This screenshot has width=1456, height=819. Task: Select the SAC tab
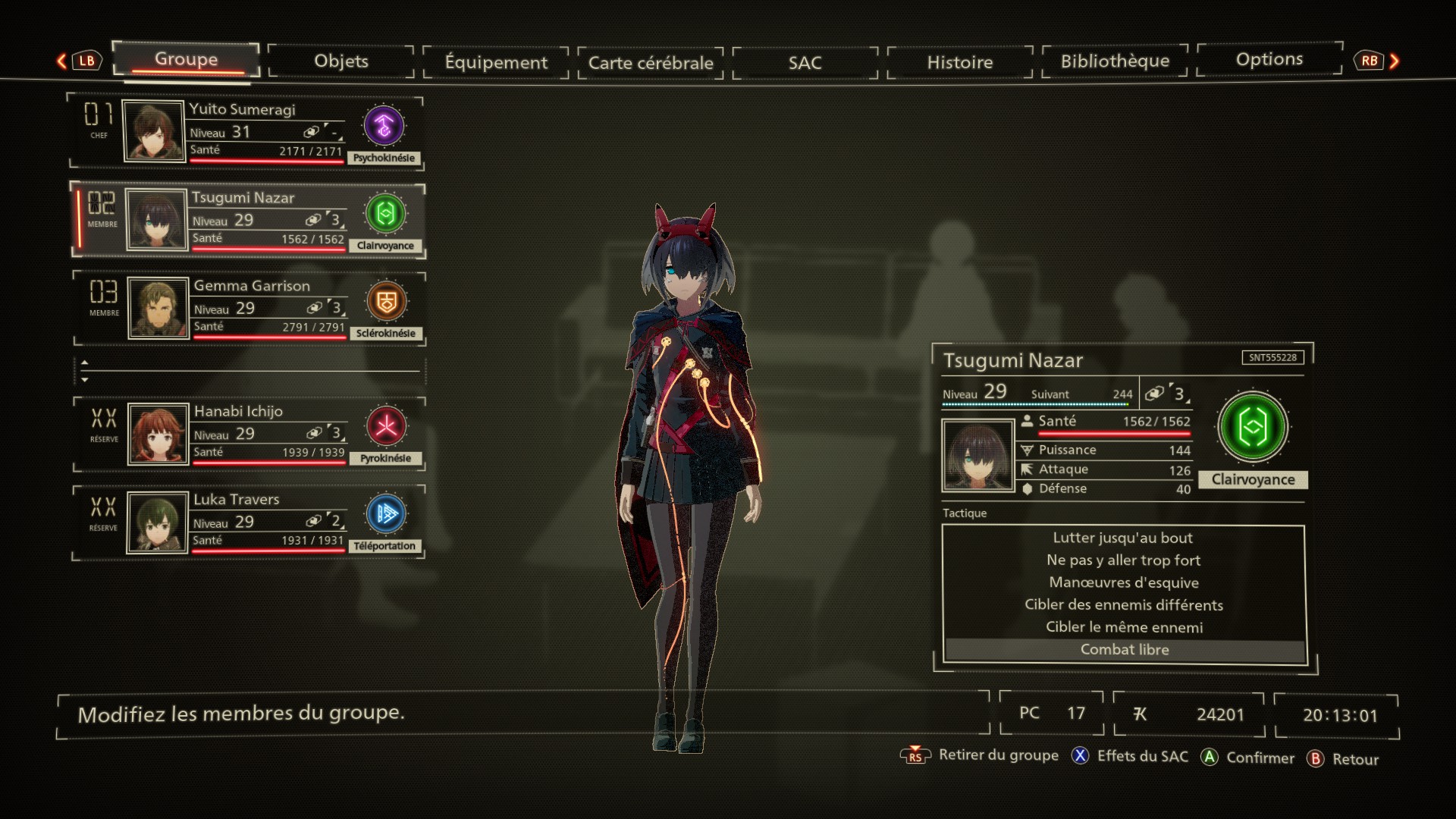[x=805, y=63]
